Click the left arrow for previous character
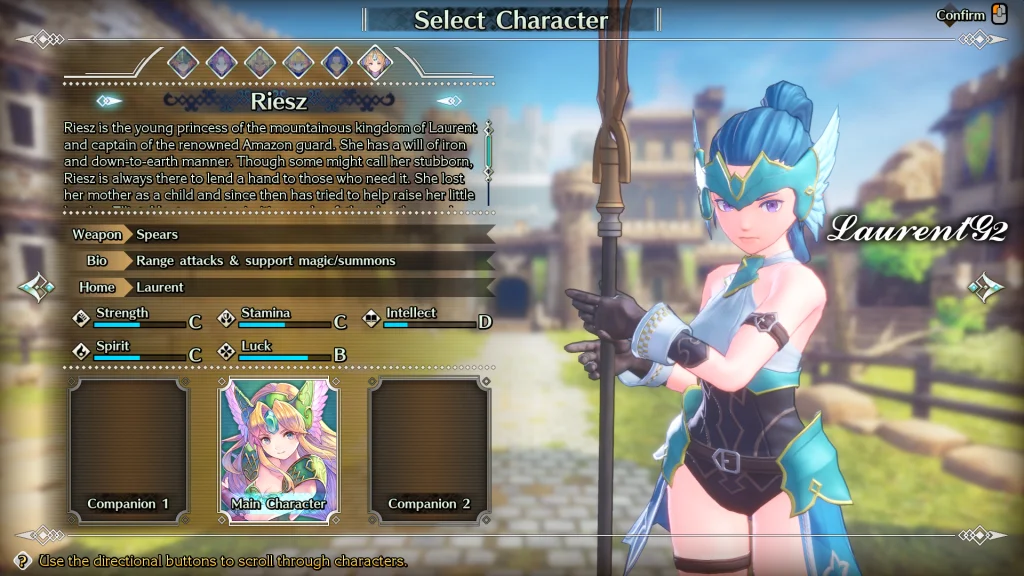 pos(36,288)
